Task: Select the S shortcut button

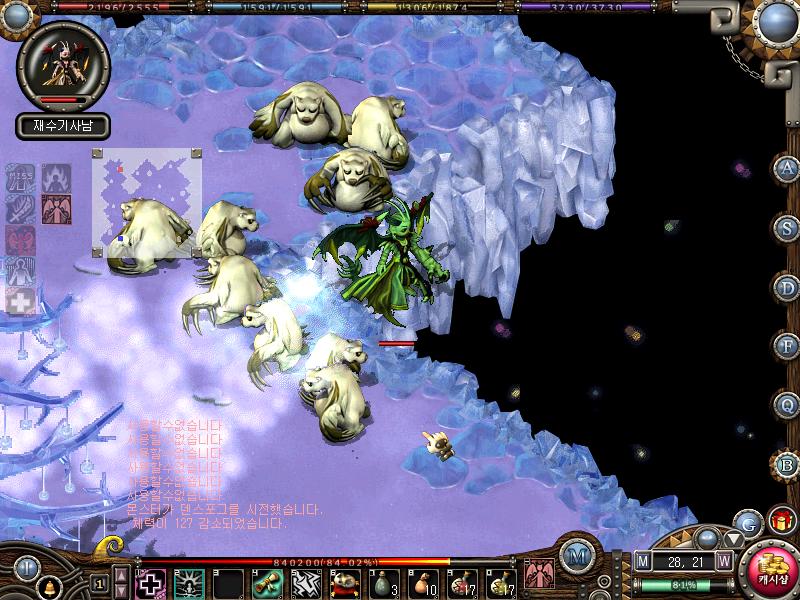Action: click(x=787, y=227)
